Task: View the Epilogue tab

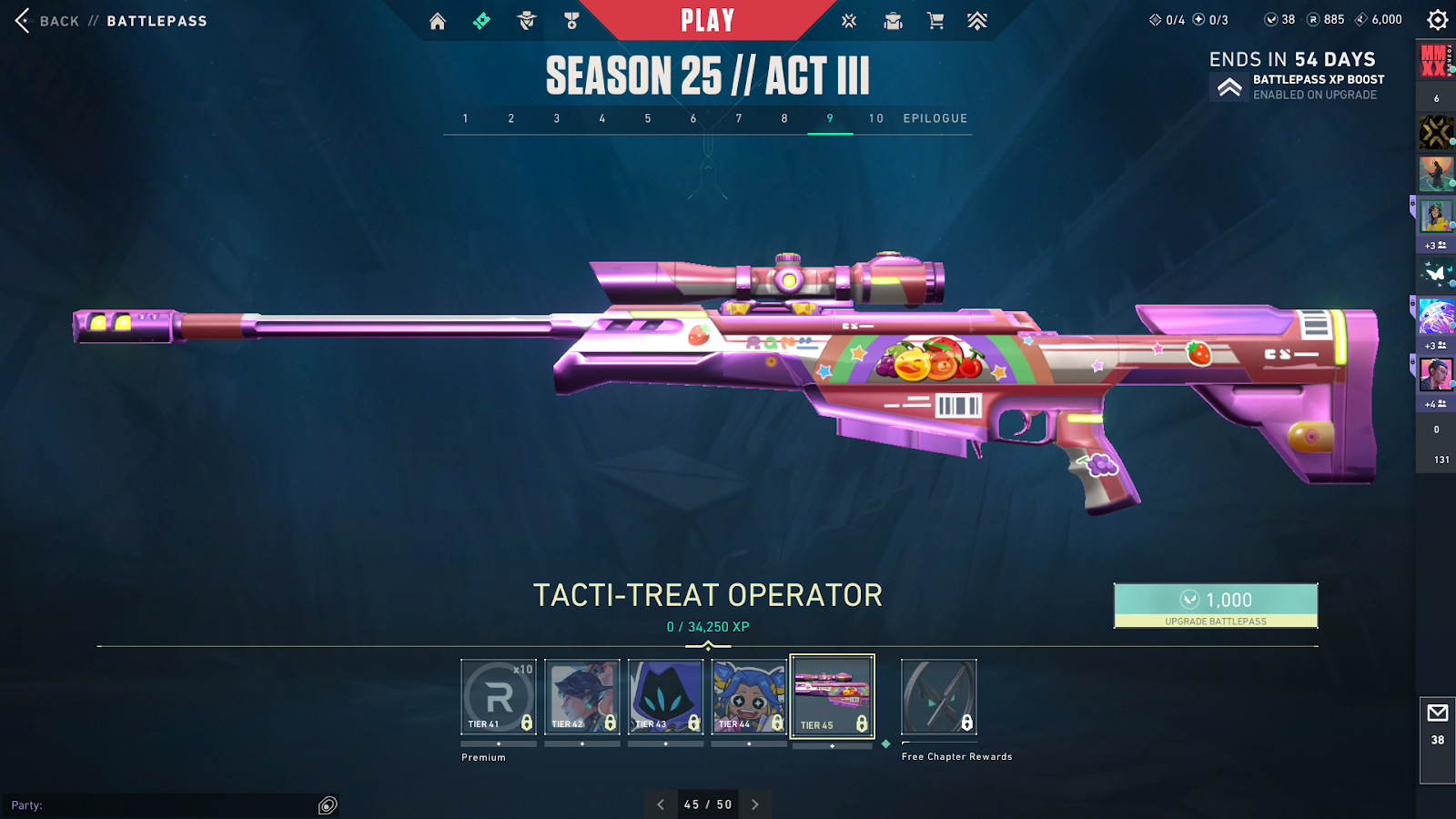Action: 935,118
